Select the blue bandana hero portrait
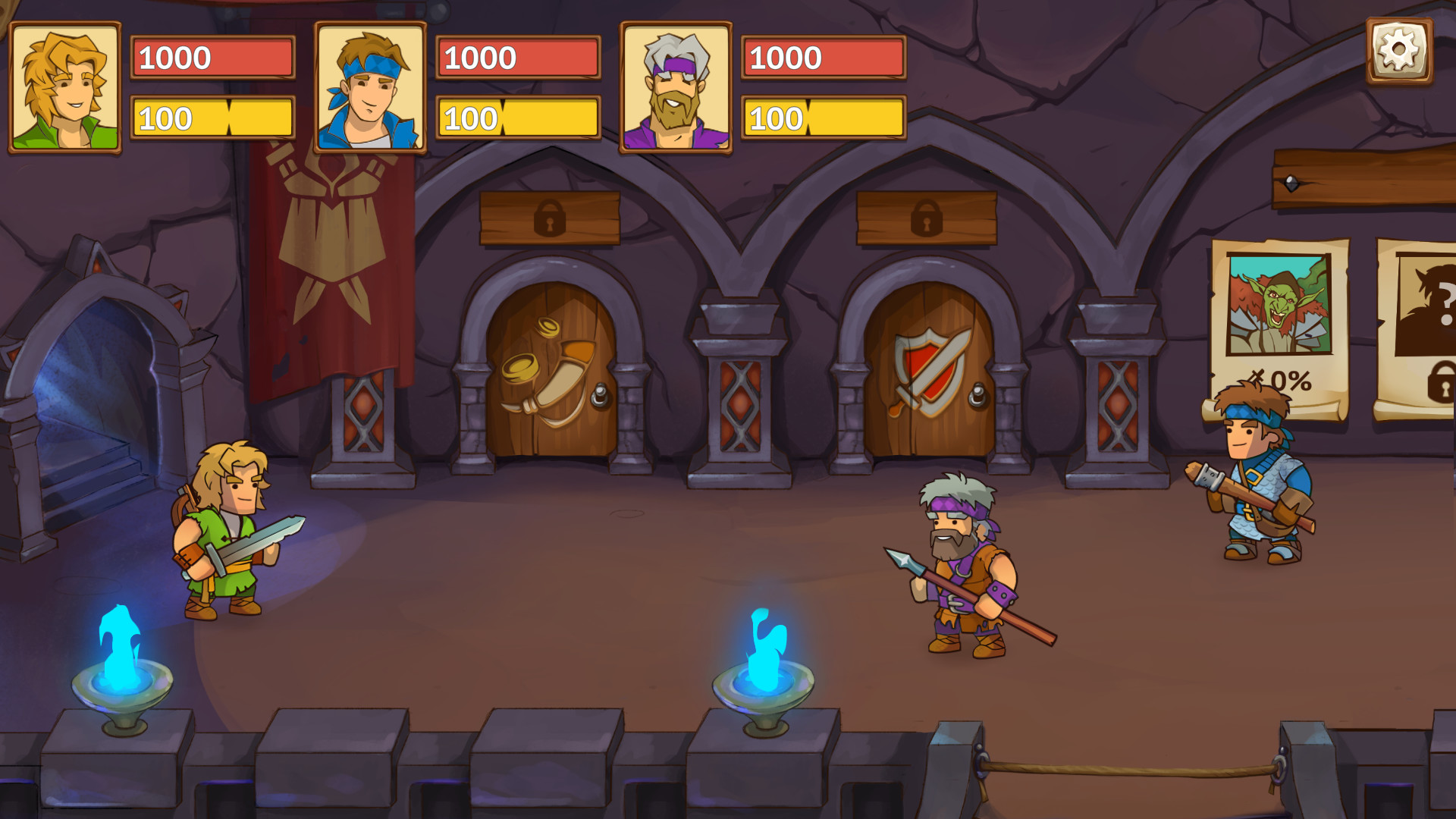 [x=370, y=87]
